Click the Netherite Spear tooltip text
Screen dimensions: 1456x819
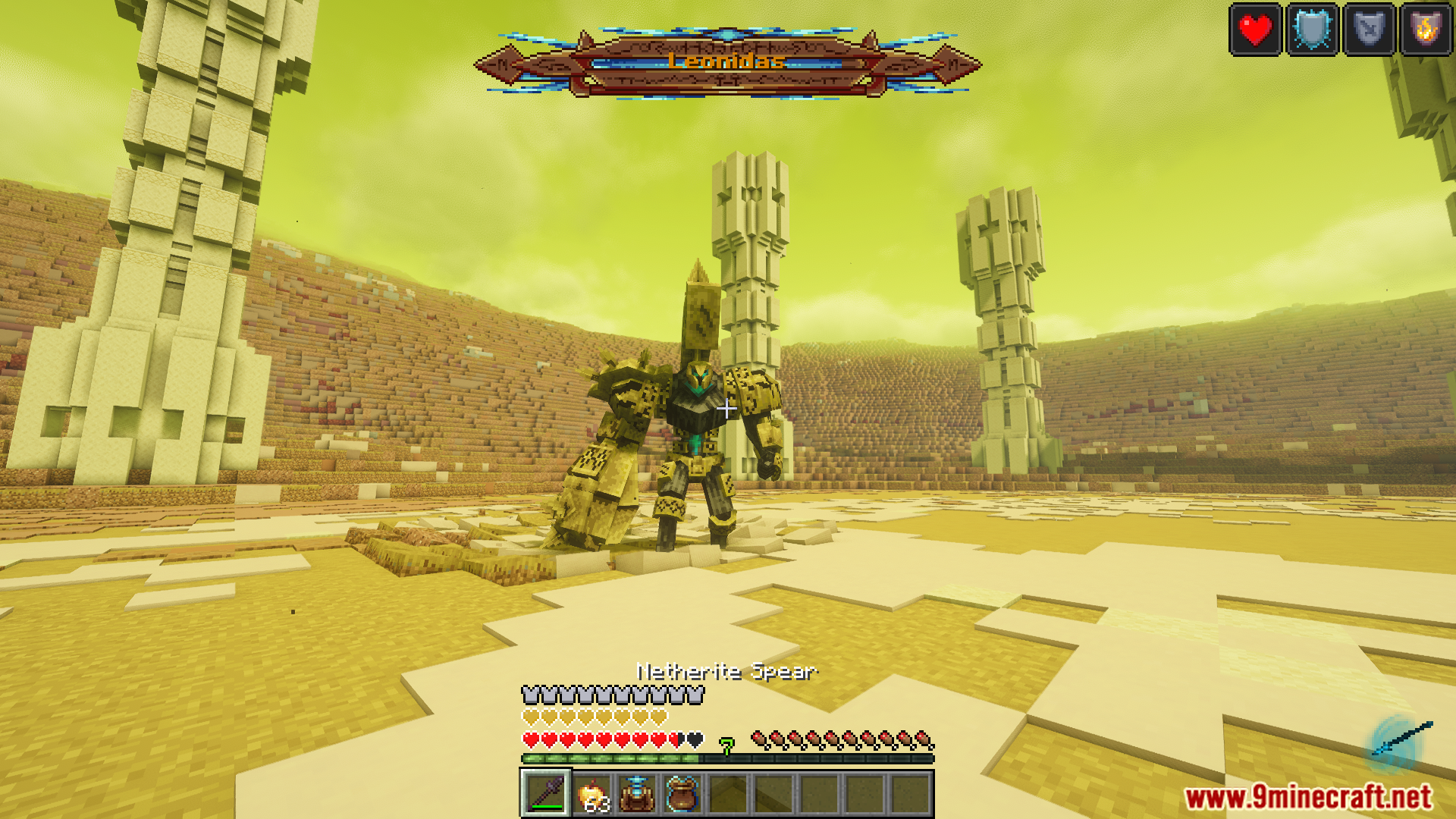click(726, 671)
